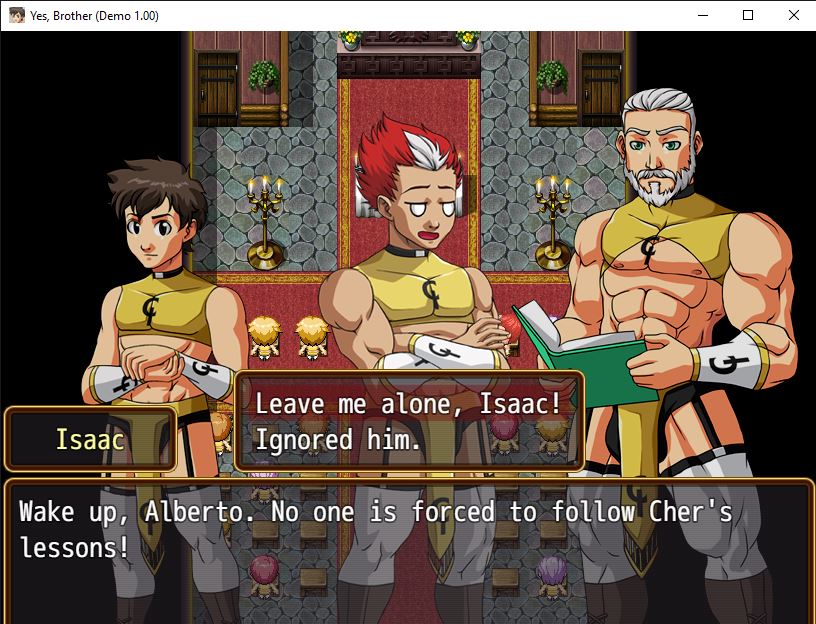Select the "Ignored him." dialogue option
This screenshot has height=624, width=816.
[338, 440]
